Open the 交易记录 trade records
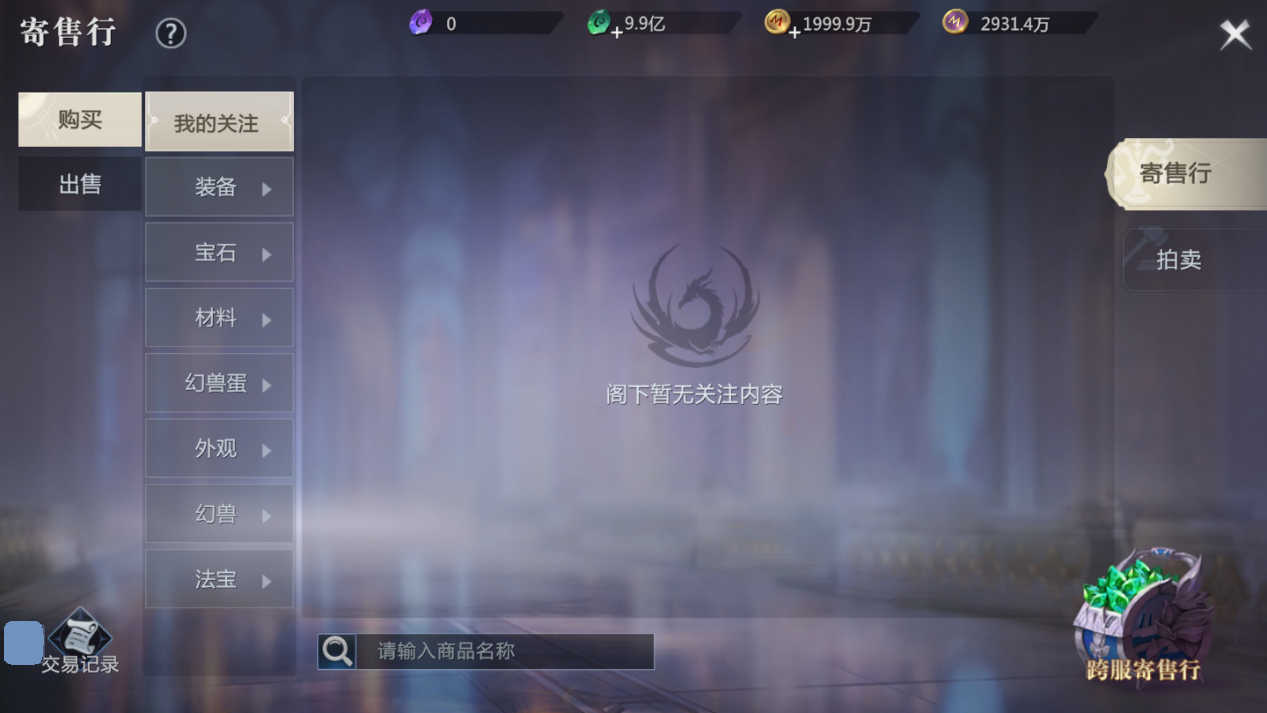The image size is (1267, 713). [80, 643]
